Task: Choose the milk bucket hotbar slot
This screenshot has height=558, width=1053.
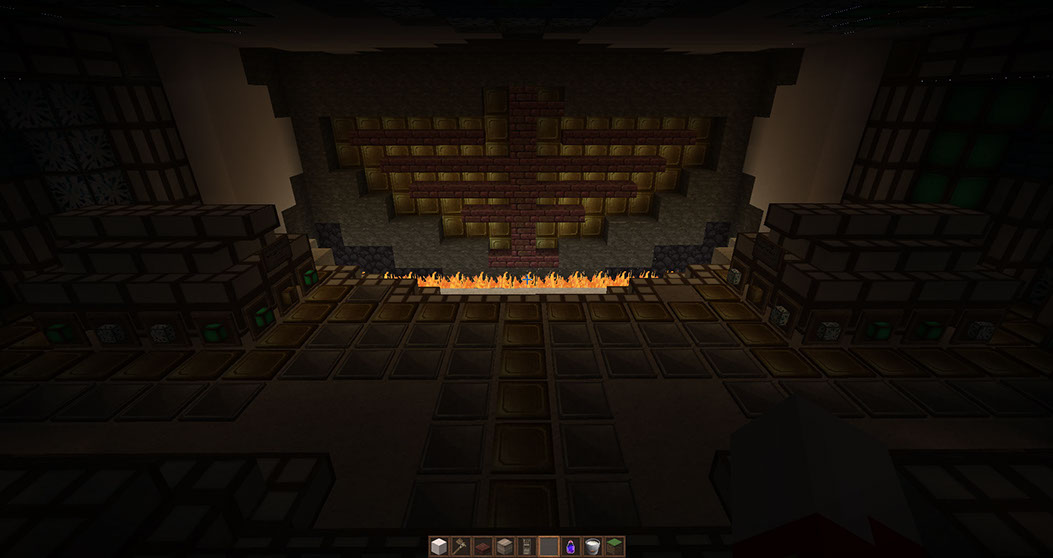Action: pyautogui.click(x=593, y=546)
